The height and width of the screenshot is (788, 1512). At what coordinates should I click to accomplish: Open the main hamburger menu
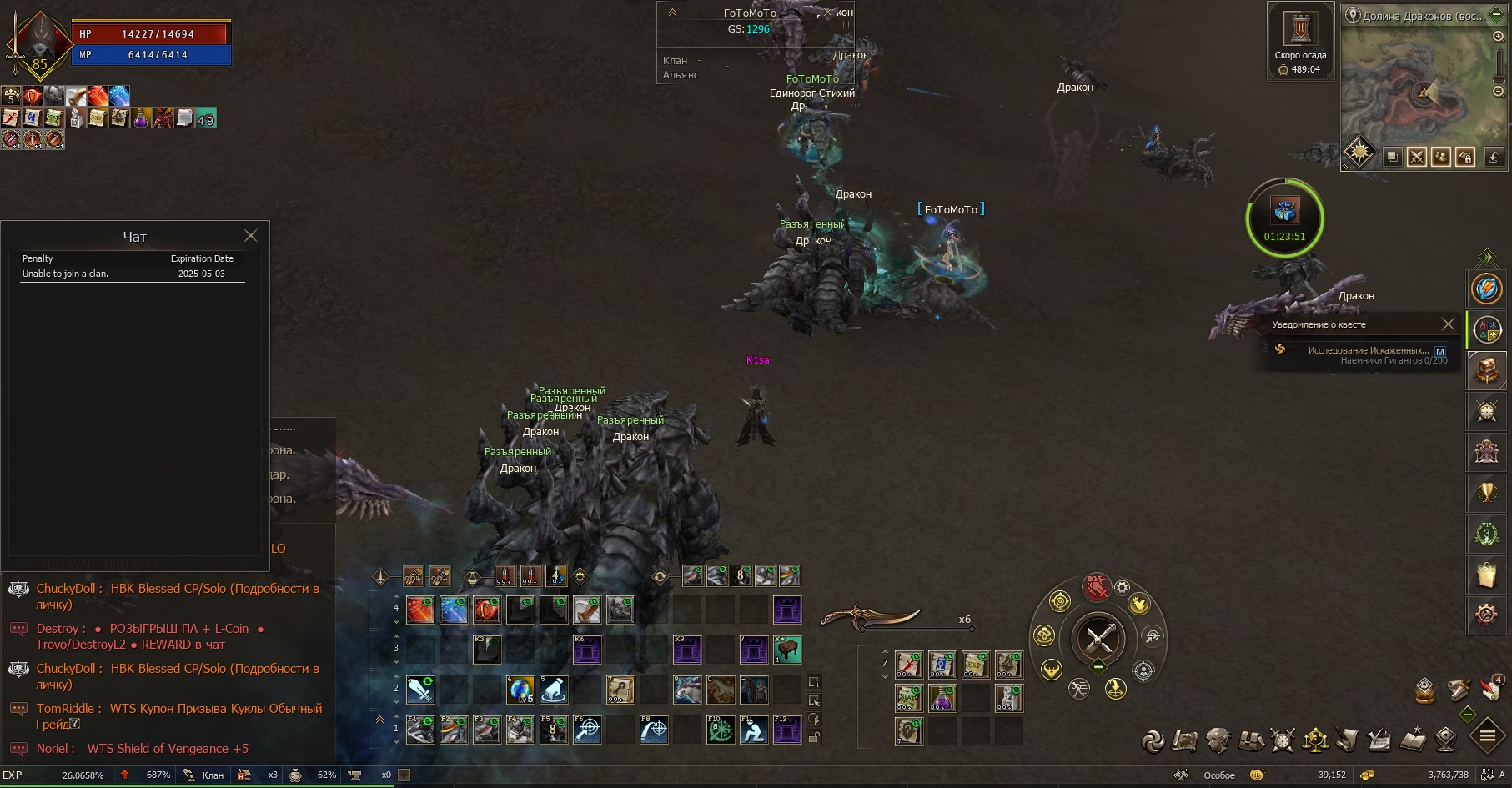coord(1487,736)
